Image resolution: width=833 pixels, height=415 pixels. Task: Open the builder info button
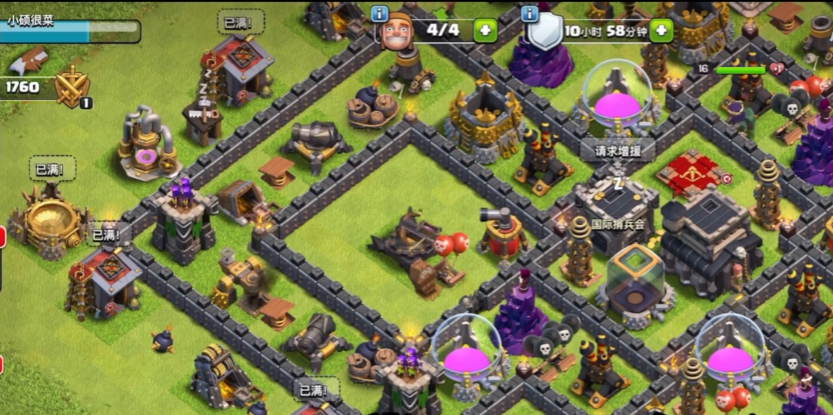[x=379, y=13]
